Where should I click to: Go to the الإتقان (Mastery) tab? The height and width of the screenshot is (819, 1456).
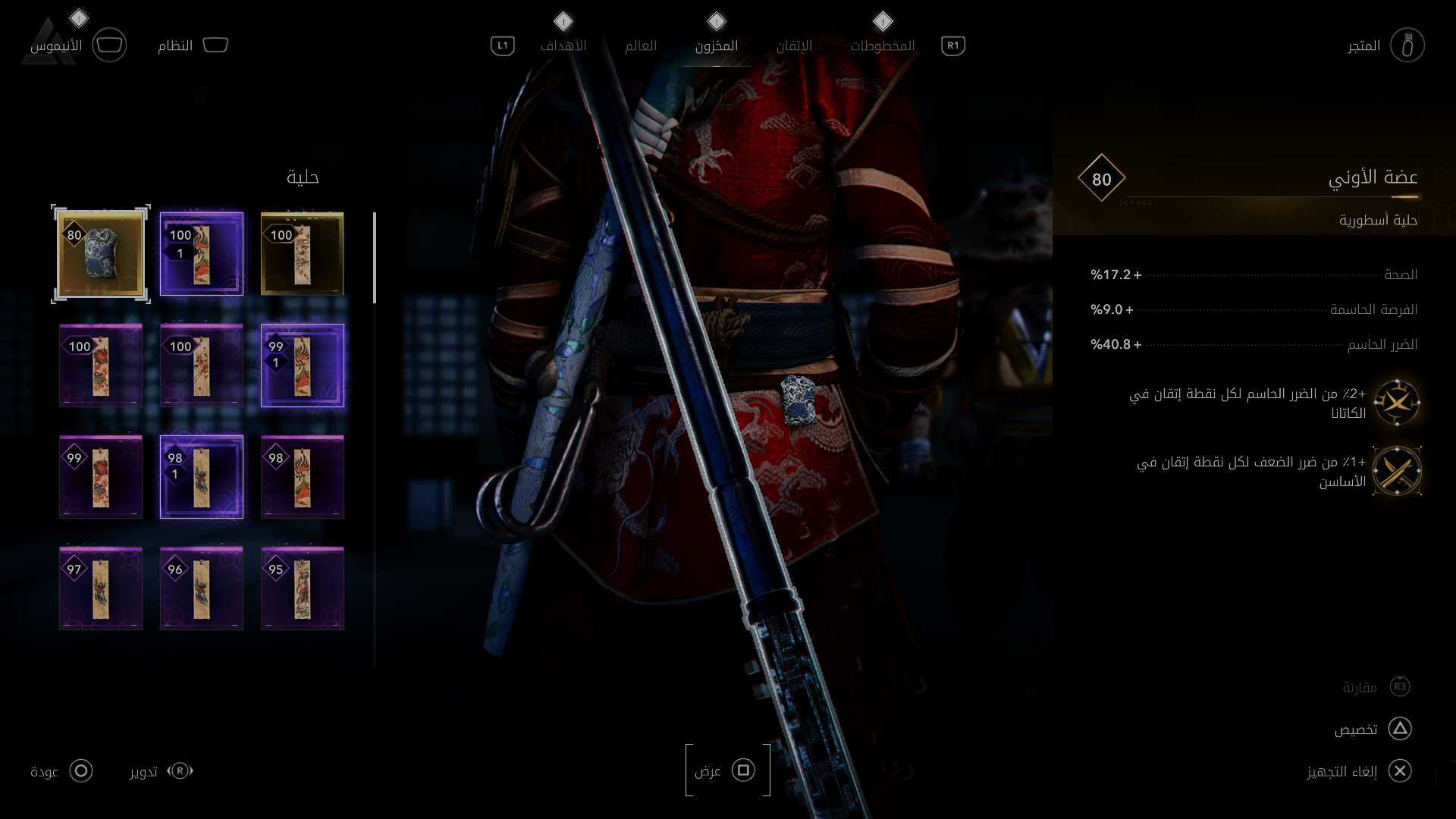[x=794, y=45]
